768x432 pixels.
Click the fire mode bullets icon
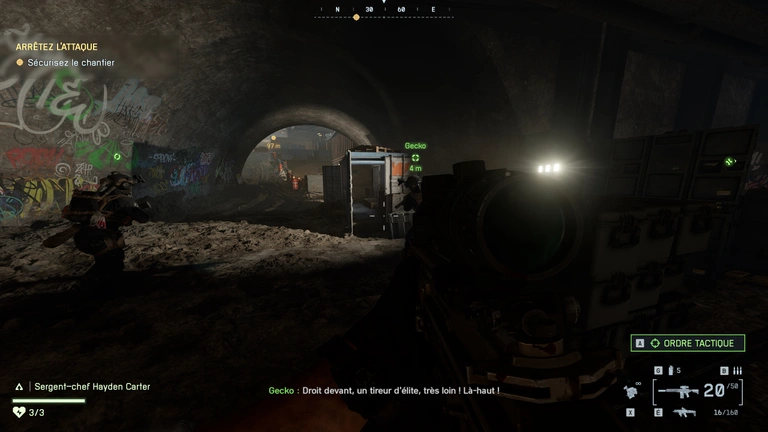738,371
